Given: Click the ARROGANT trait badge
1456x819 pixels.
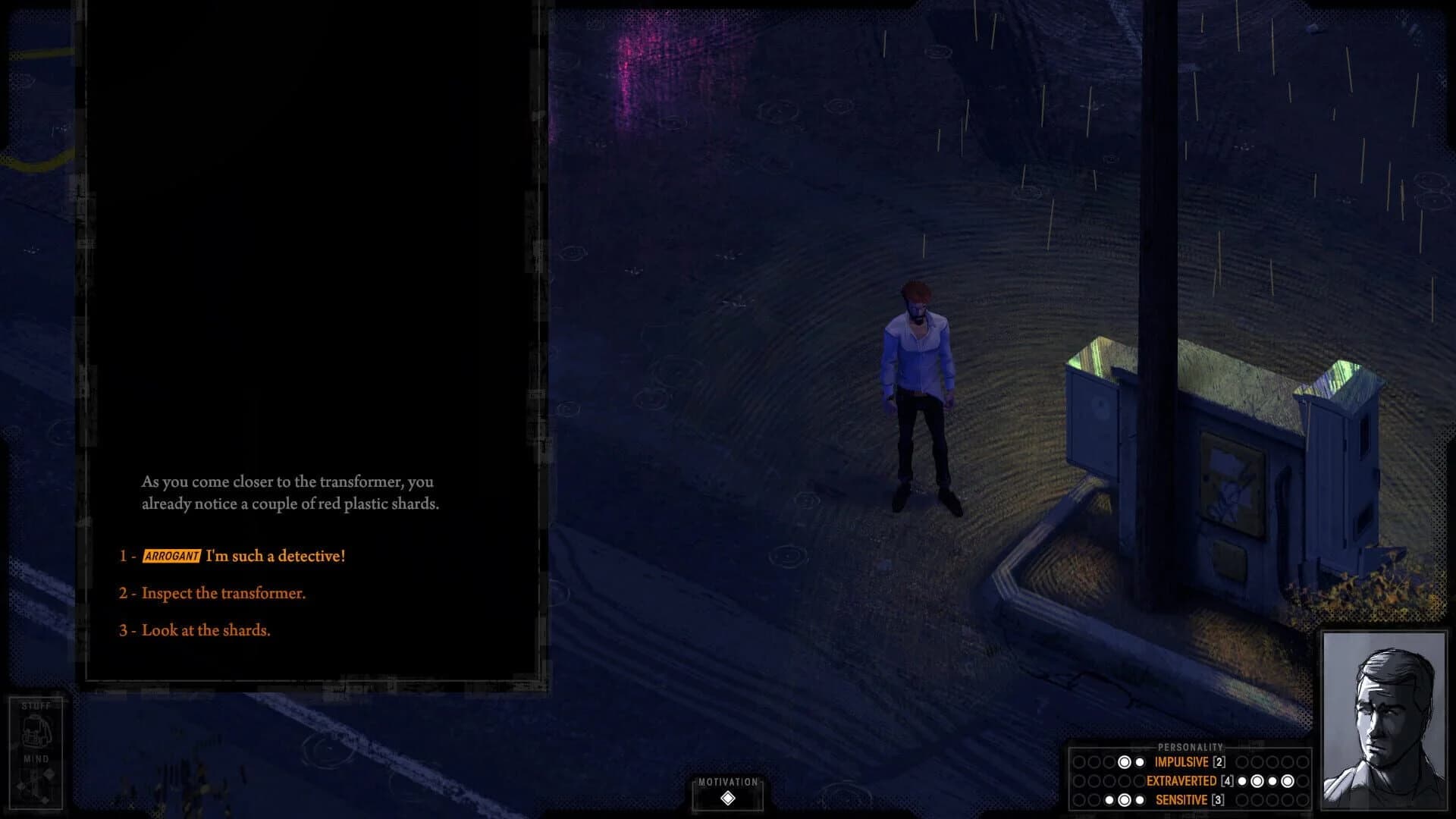Looking at the screenshot, I should point(171,555).
